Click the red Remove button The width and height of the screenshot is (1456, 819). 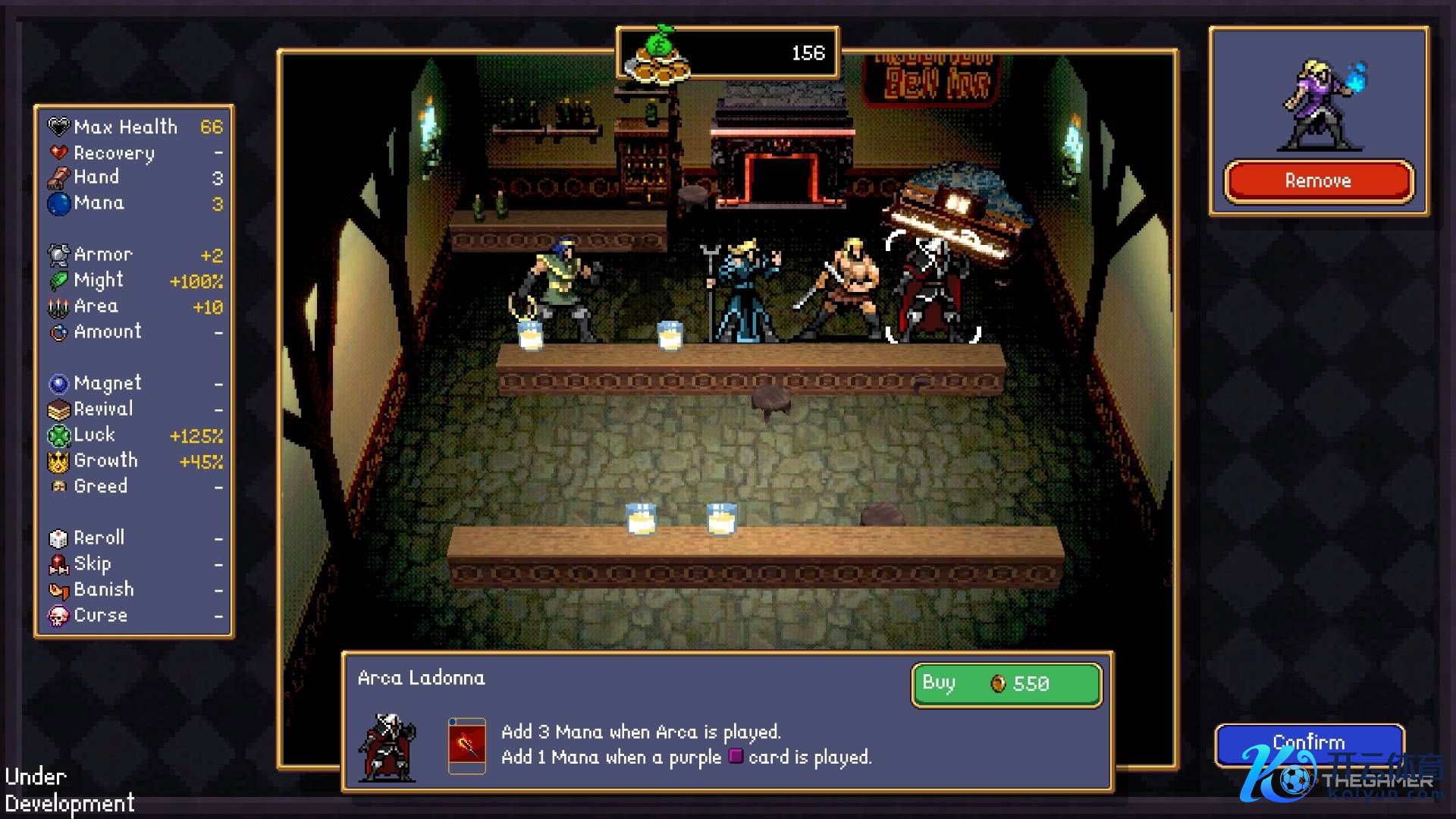tap(1318, 181)
